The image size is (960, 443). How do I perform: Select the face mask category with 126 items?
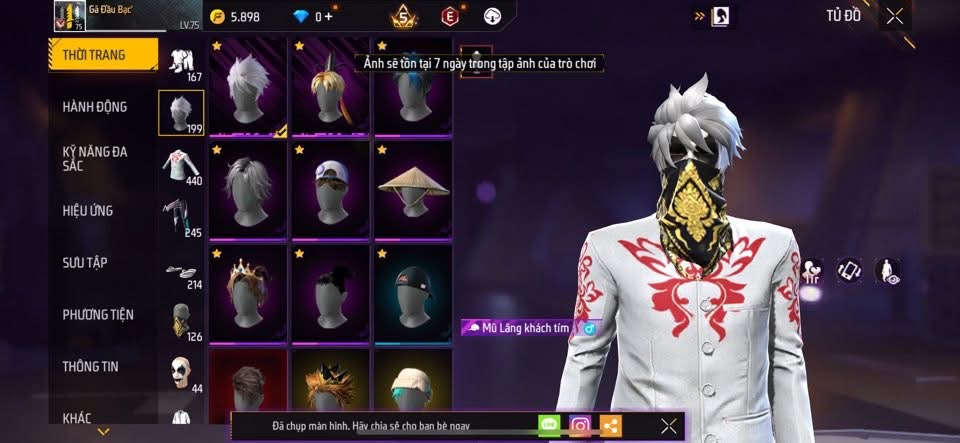click(181, 322)
